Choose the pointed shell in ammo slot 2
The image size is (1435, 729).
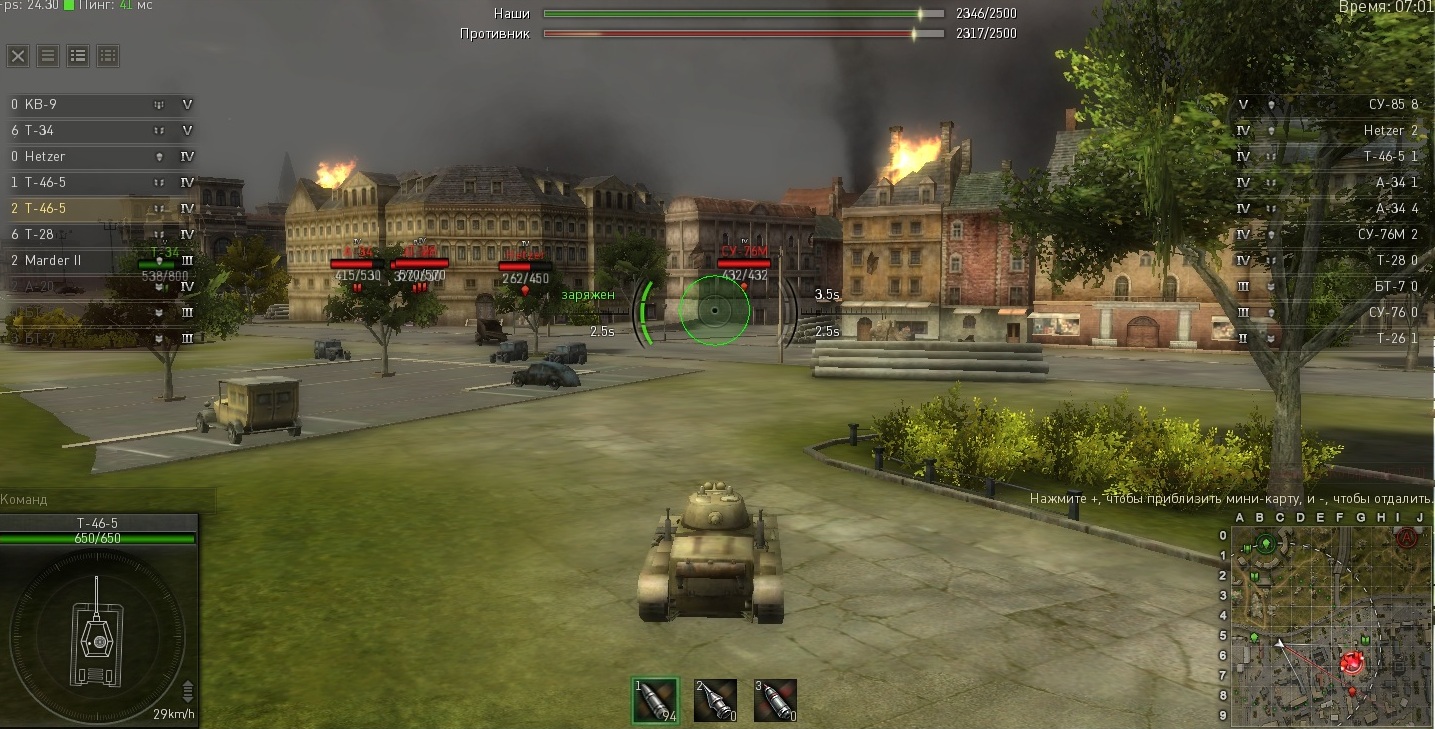715,700
